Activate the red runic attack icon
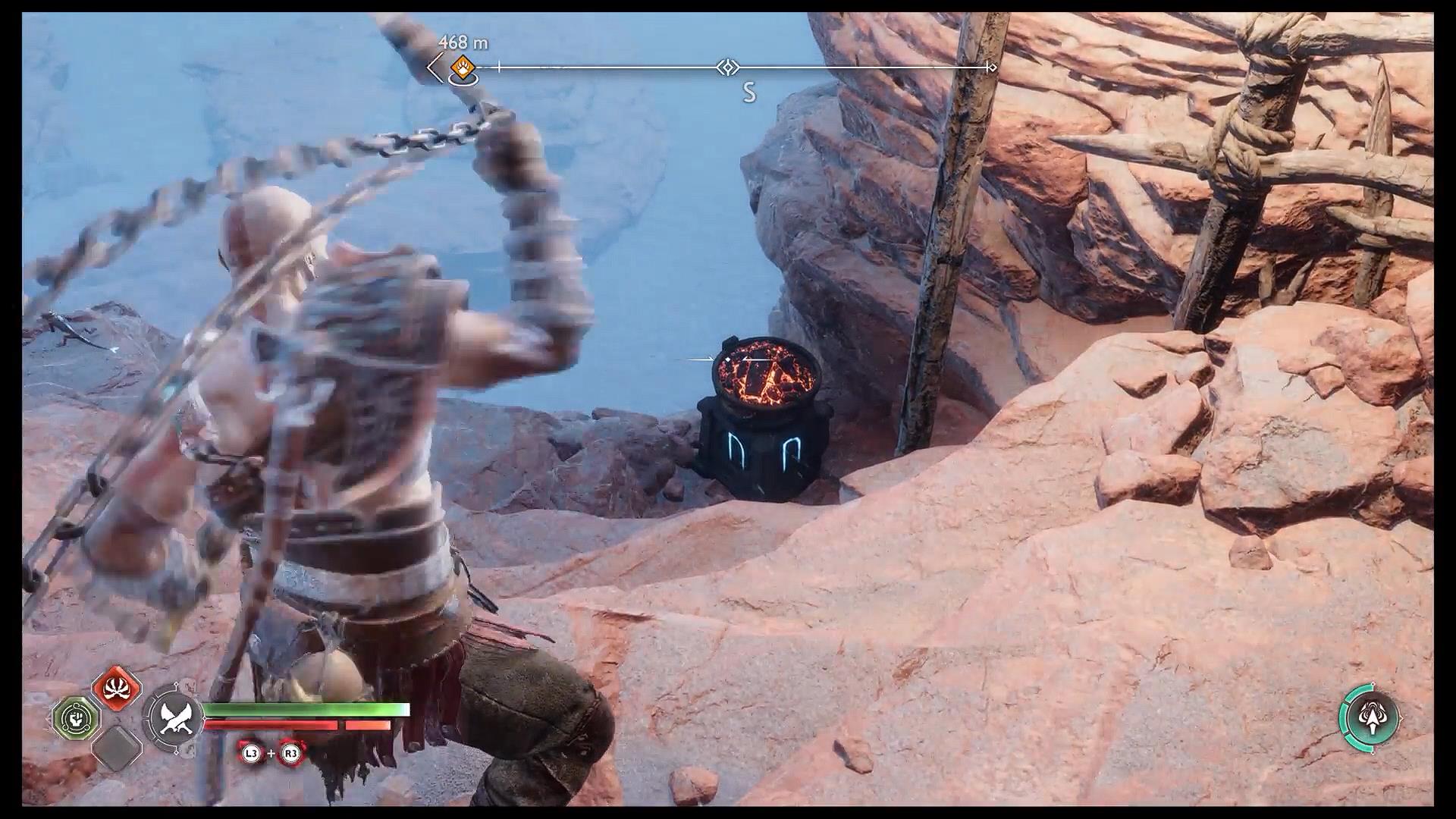 point(117,689)
